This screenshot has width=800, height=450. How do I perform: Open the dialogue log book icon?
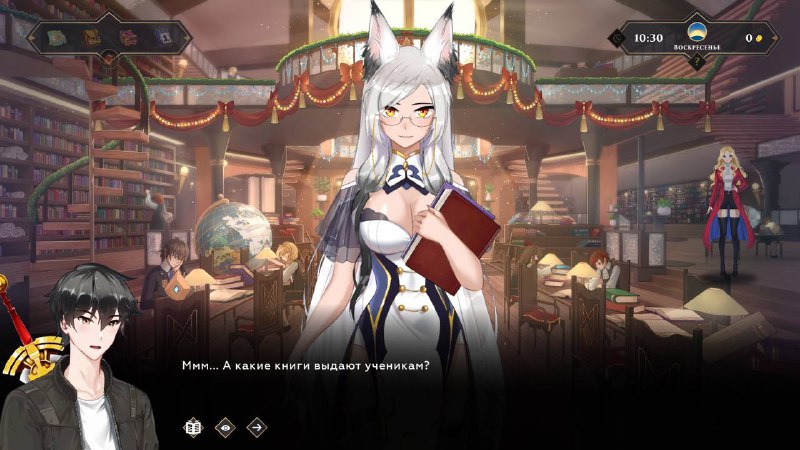point(193,427)
